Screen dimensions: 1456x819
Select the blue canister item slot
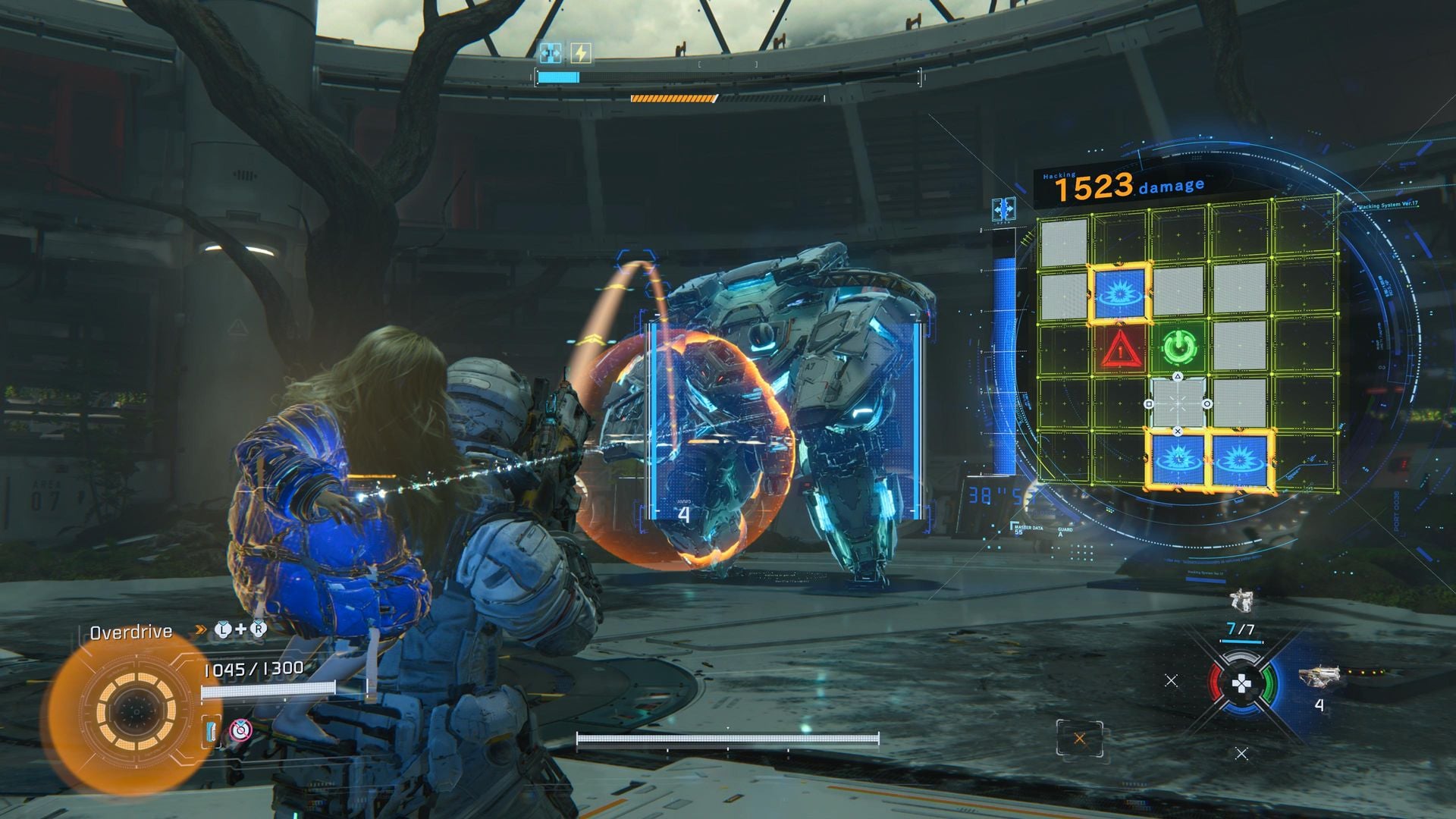coord(211,731)
